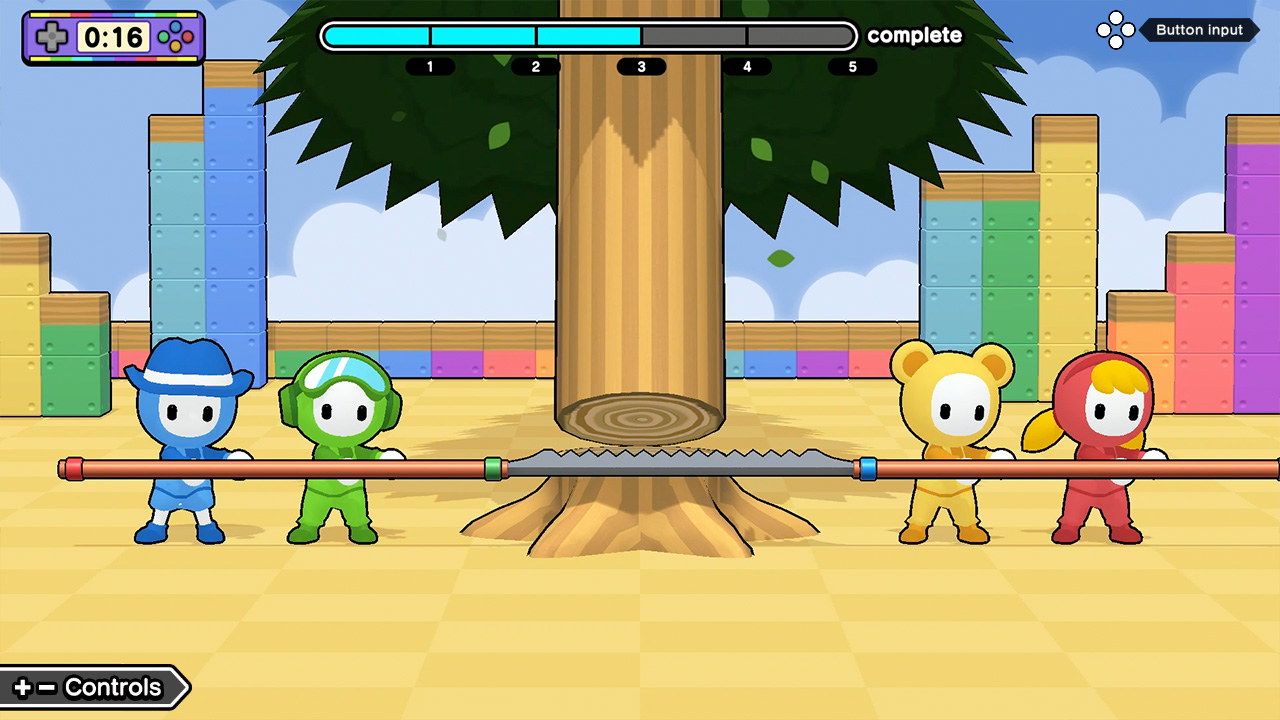1280x720 pixels.
Task: Select checkpoint marker 5 under the progress bar
Action: 852,66
